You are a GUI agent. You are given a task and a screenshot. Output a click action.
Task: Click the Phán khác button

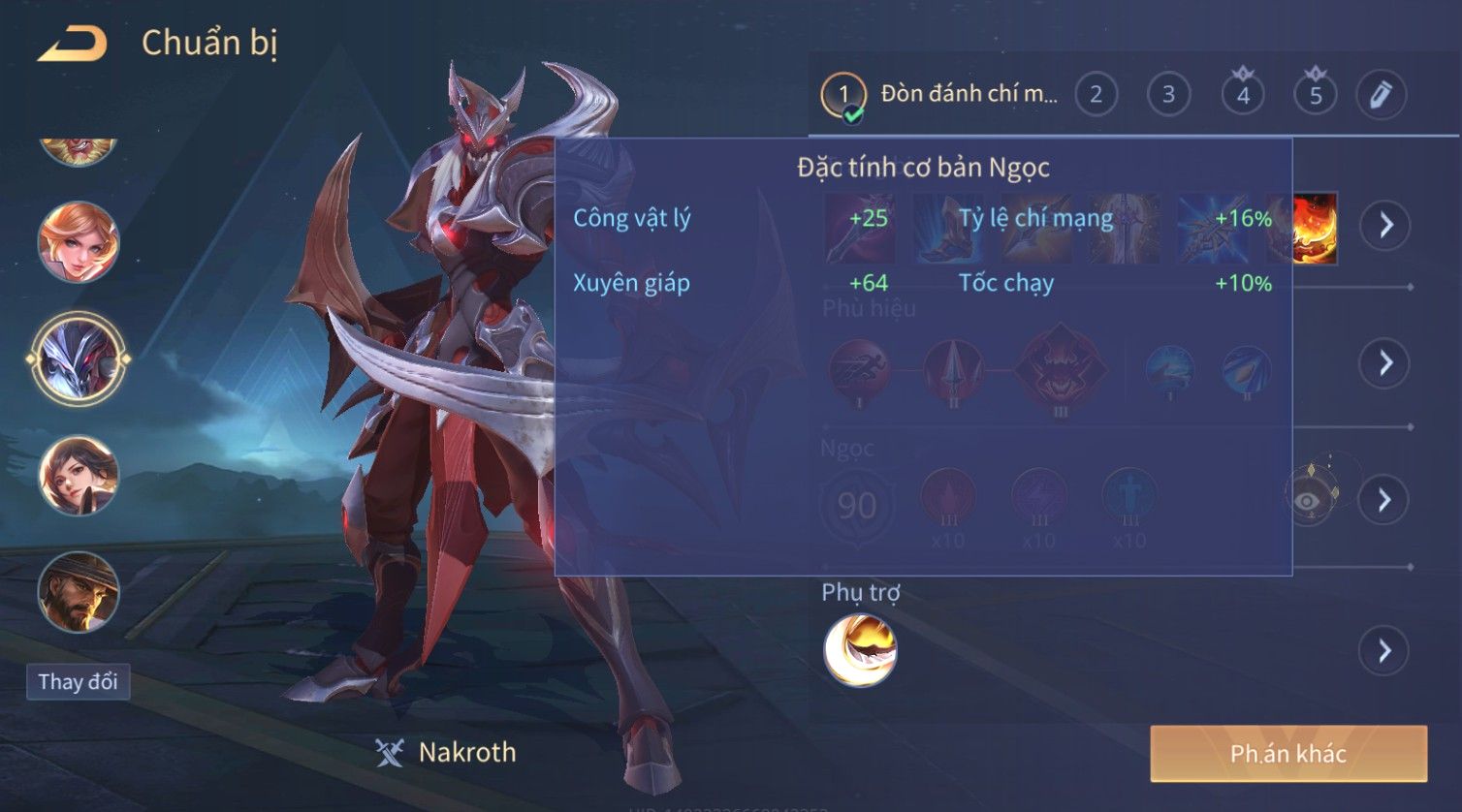[1288, 754]
